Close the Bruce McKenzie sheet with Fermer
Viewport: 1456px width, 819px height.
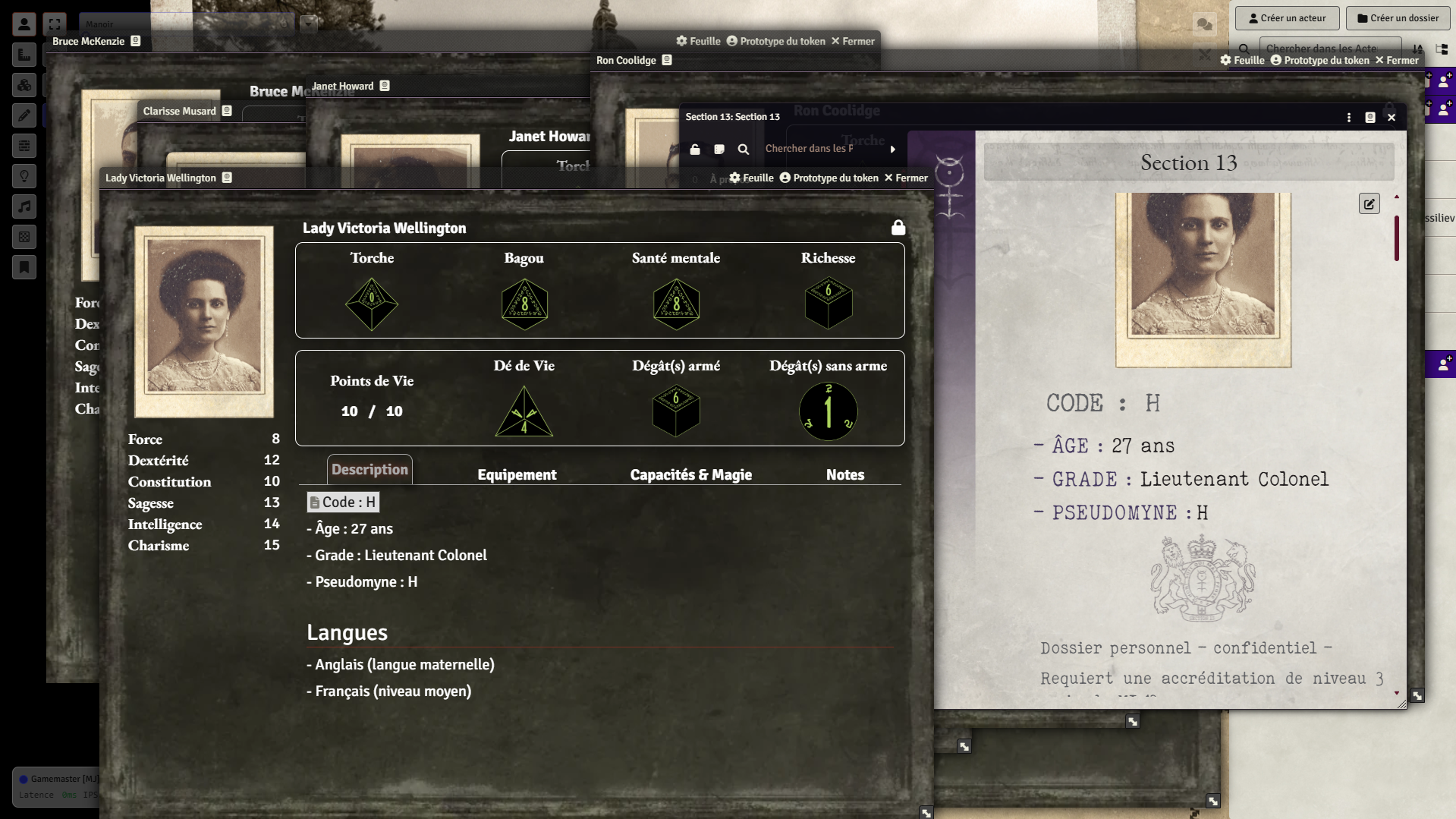point(853,41)
